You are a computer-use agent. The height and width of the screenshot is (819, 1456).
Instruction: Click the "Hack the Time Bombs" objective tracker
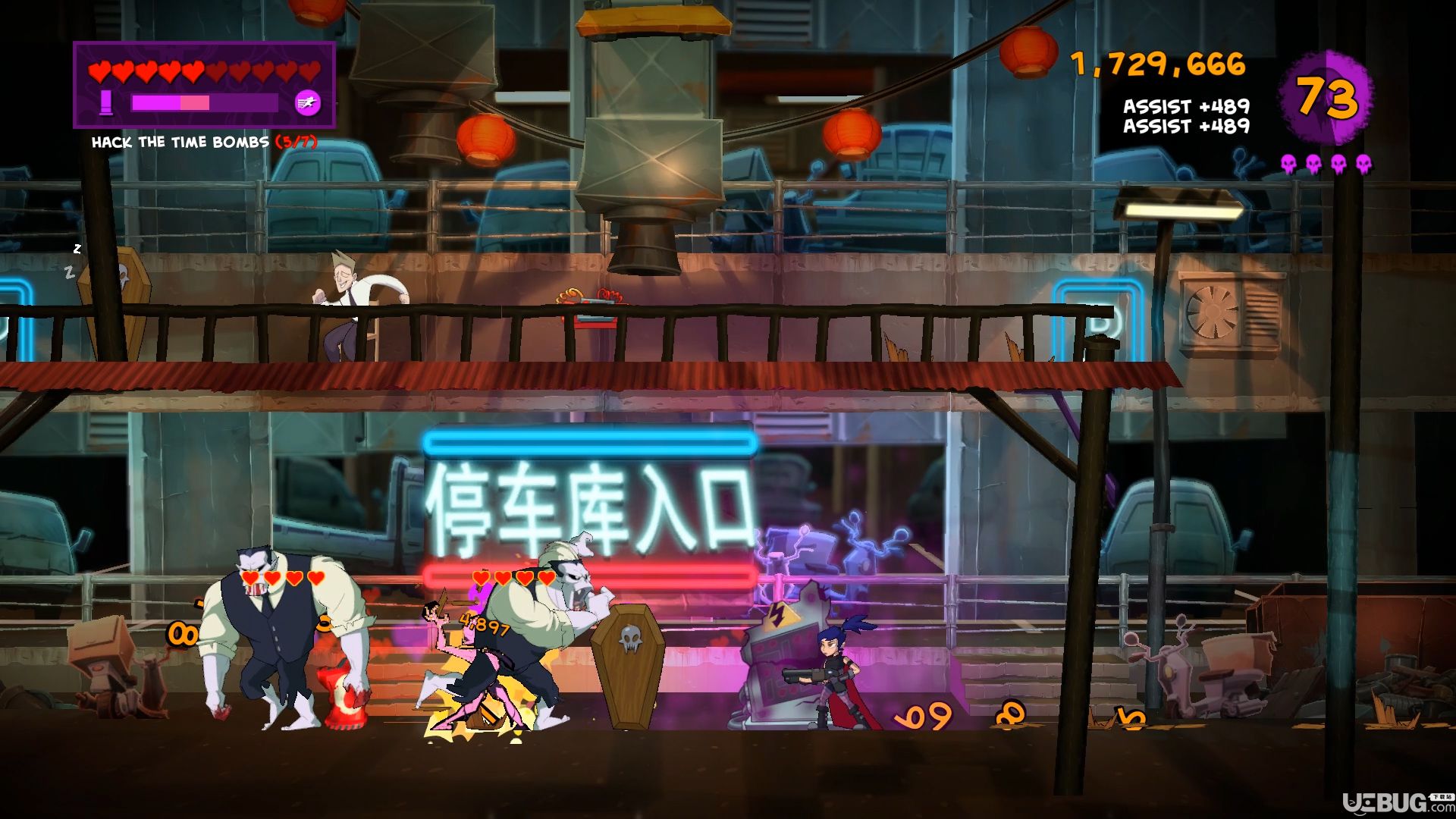pos(203,143)
